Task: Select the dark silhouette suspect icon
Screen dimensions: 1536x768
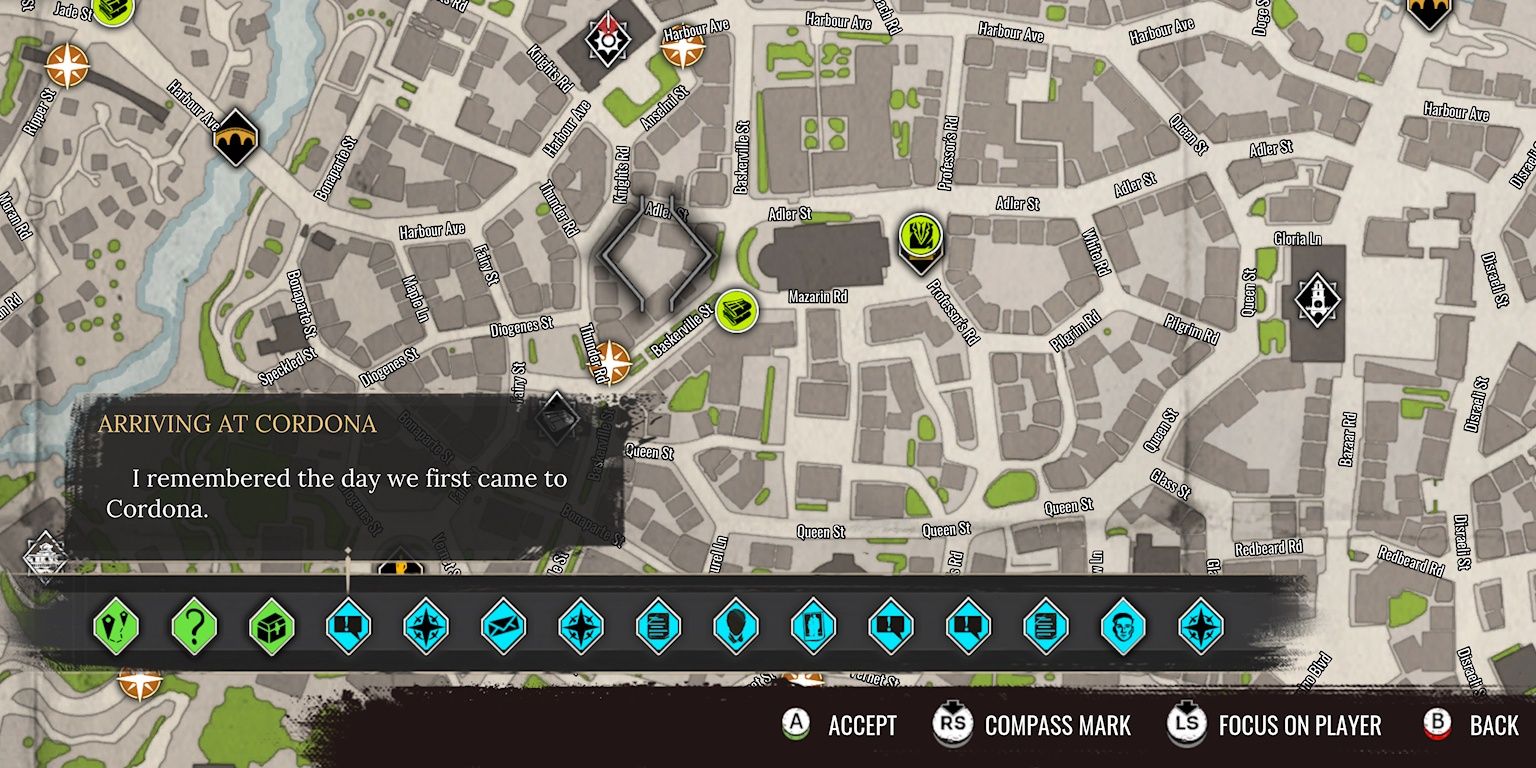Action: (737, 627)
